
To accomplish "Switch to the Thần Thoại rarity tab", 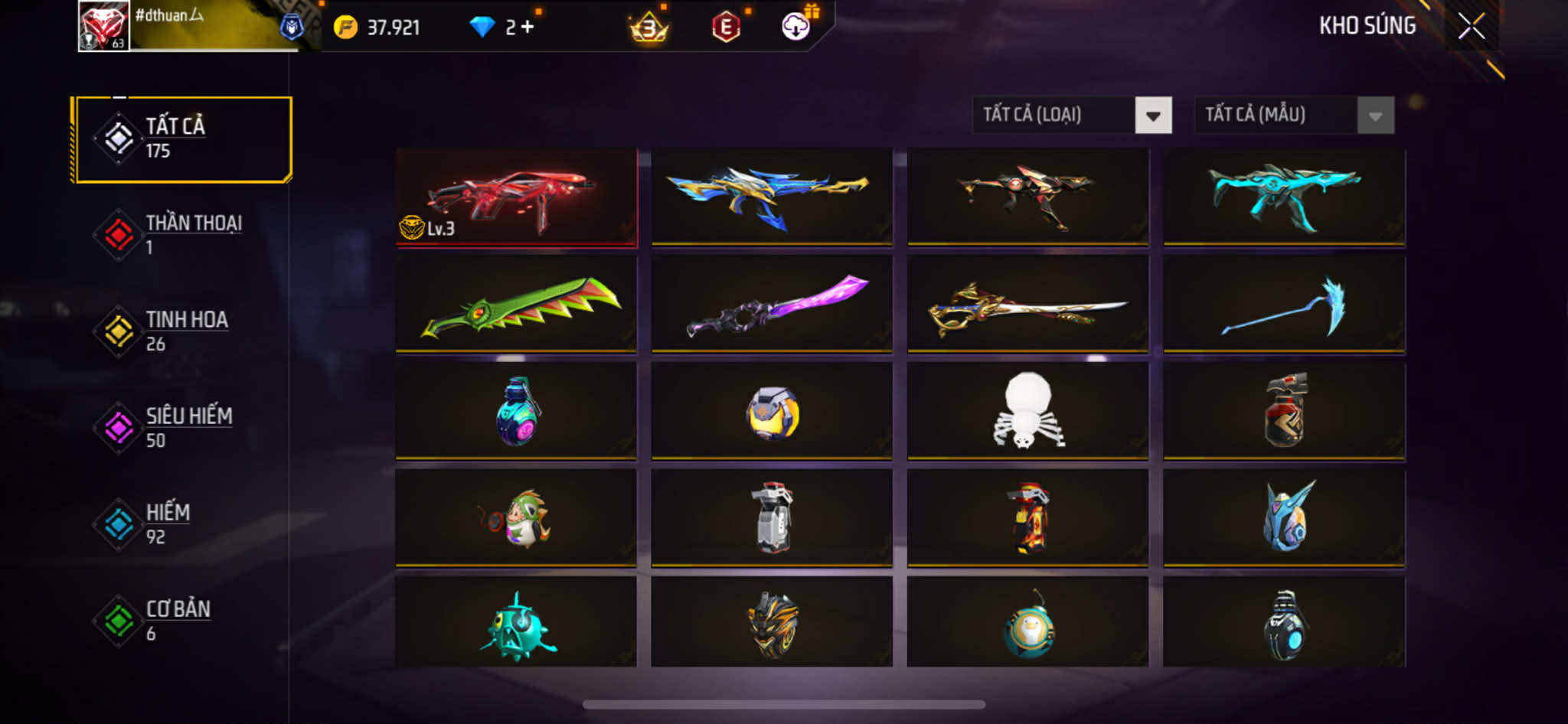I will pos(183,235).
